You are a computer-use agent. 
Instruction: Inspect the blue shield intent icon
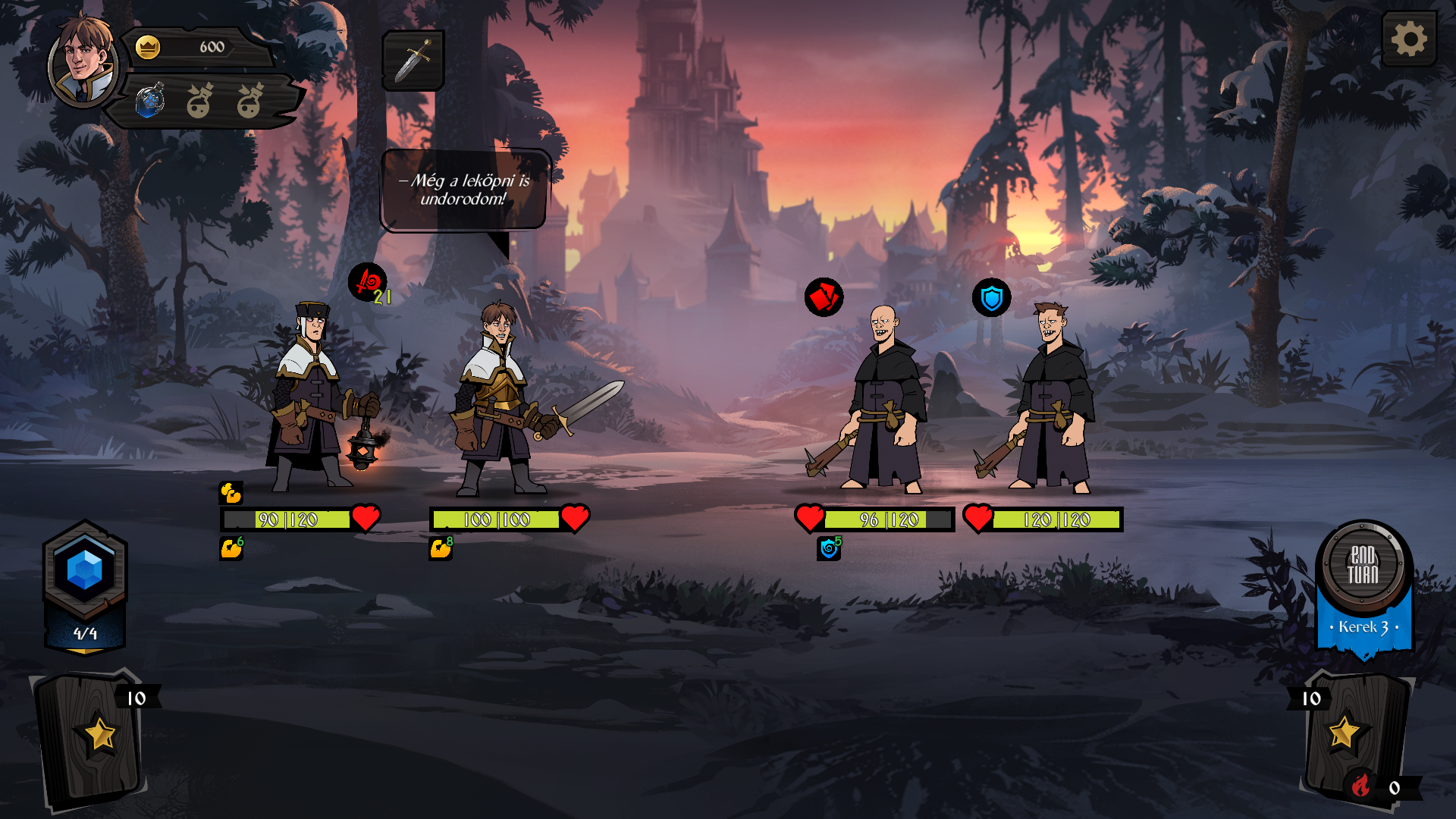(992, 298)
